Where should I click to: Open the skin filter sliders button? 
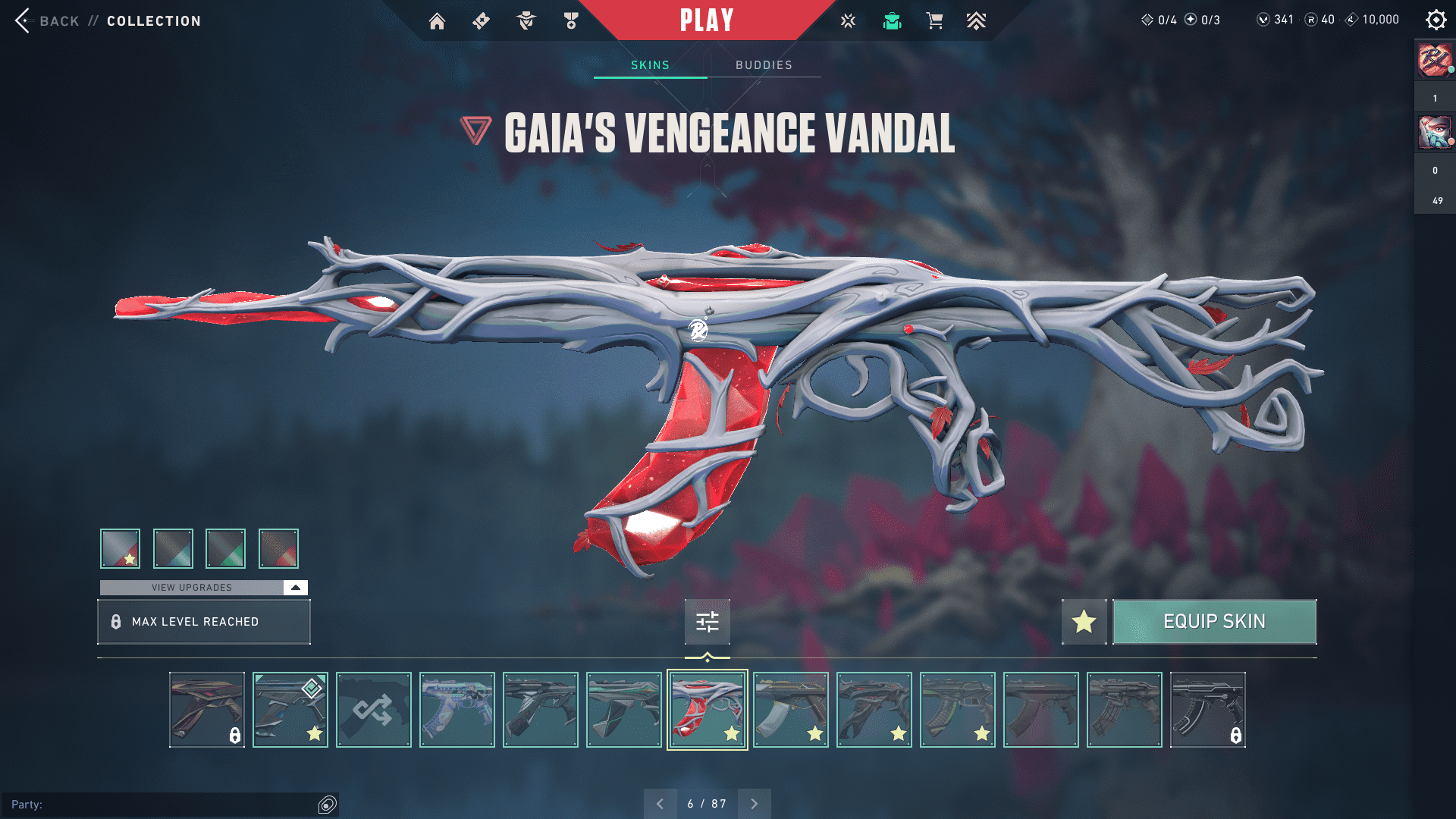click(x=707, y=622)
